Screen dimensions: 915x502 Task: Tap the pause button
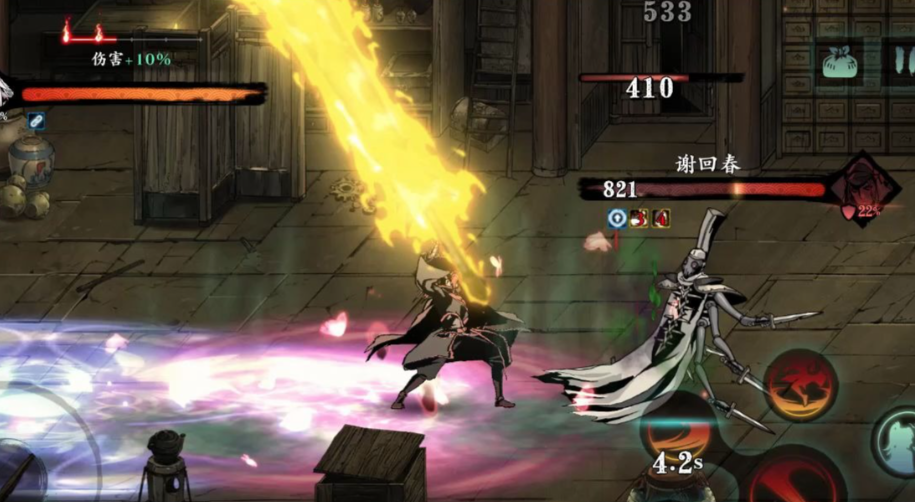[x=898, y=64]
